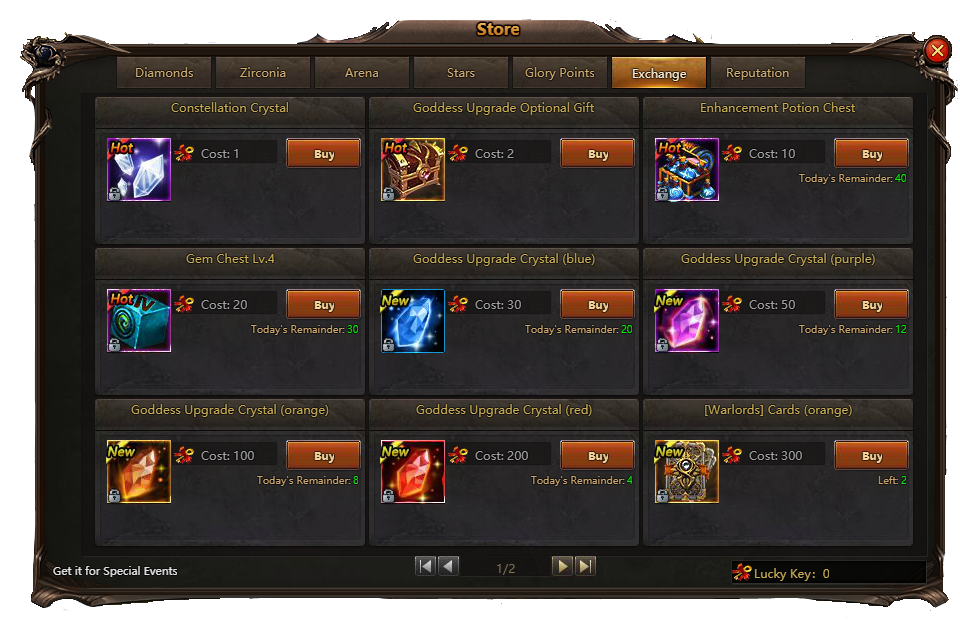
Task: Go to the next store page
Action: pyautogui.click(x=563, y=567)
